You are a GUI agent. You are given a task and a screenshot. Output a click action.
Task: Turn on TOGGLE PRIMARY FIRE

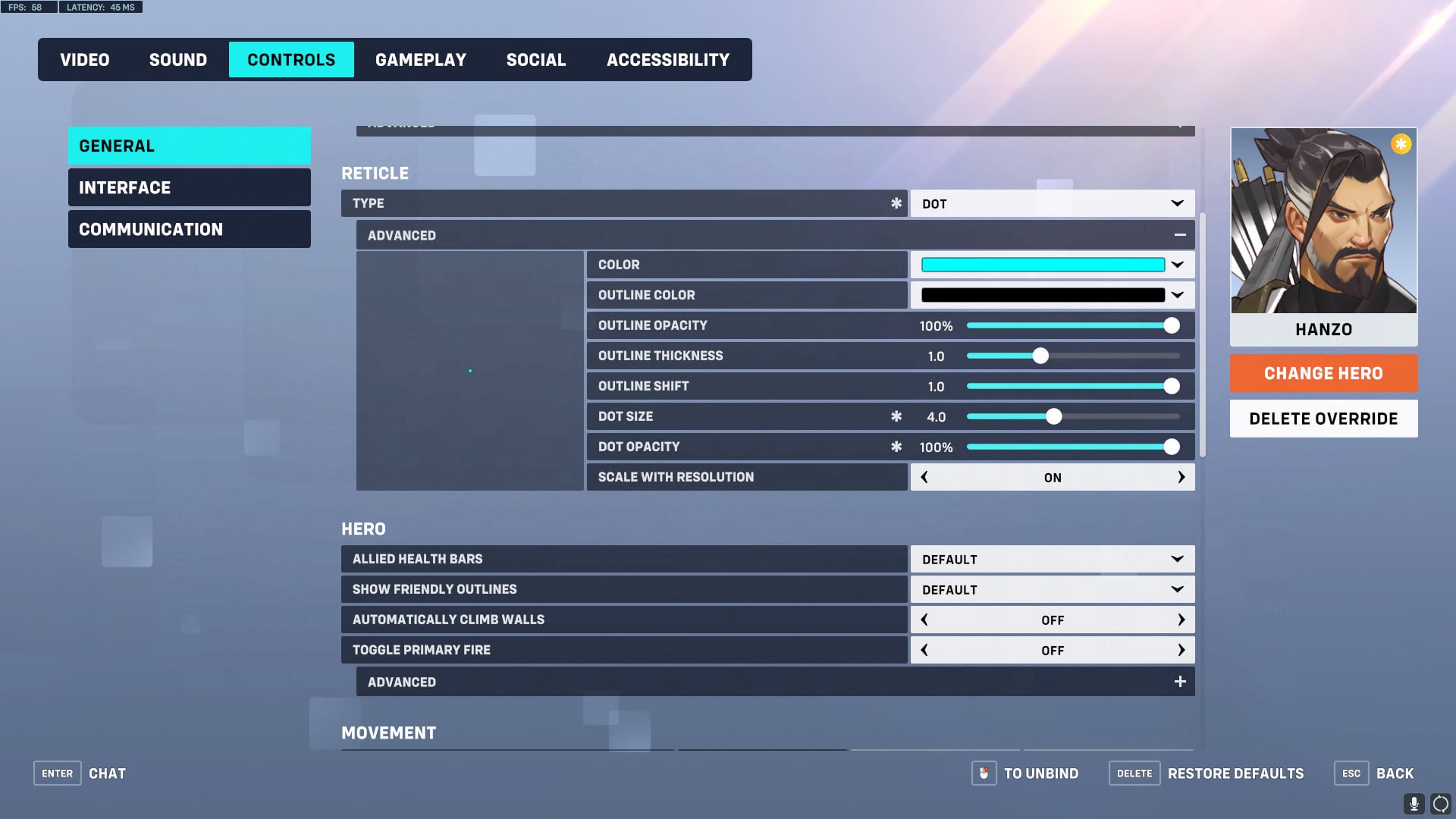pos(1181,650)
